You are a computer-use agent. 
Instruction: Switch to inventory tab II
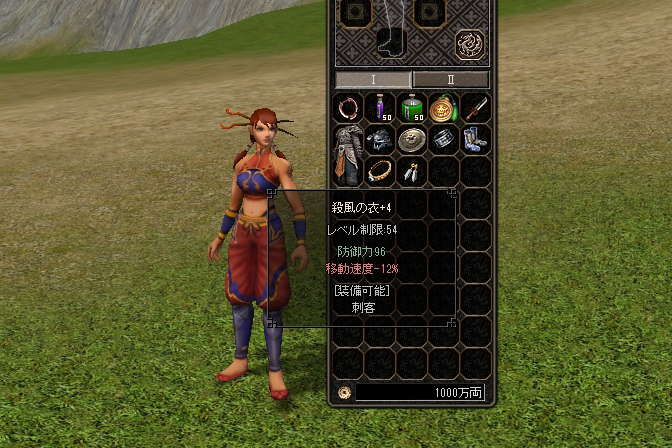(450, 79)
